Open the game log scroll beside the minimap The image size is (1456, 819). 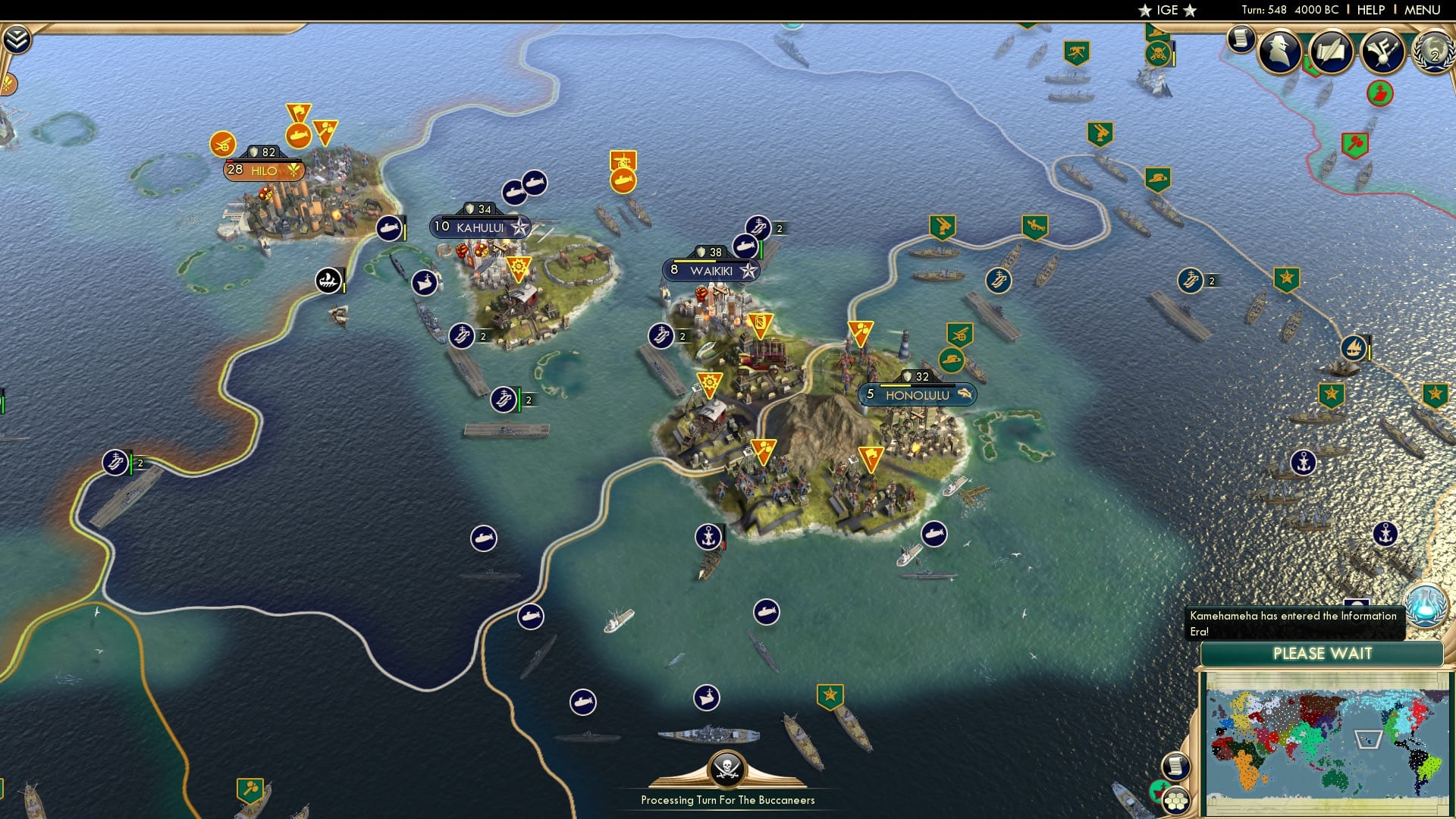(1176, 767)
